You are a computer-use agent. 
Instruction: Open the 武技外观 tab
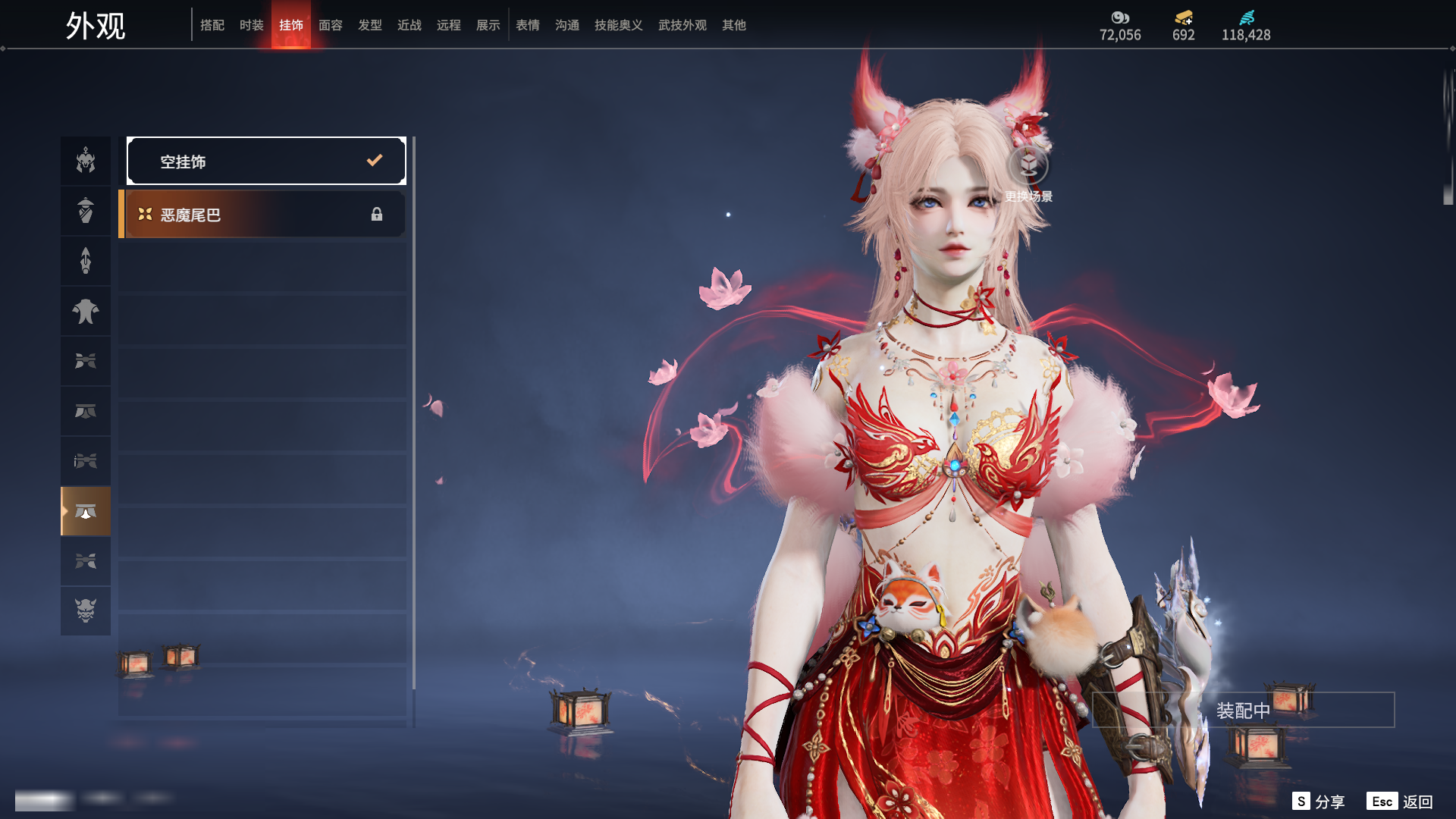(682, 25)
